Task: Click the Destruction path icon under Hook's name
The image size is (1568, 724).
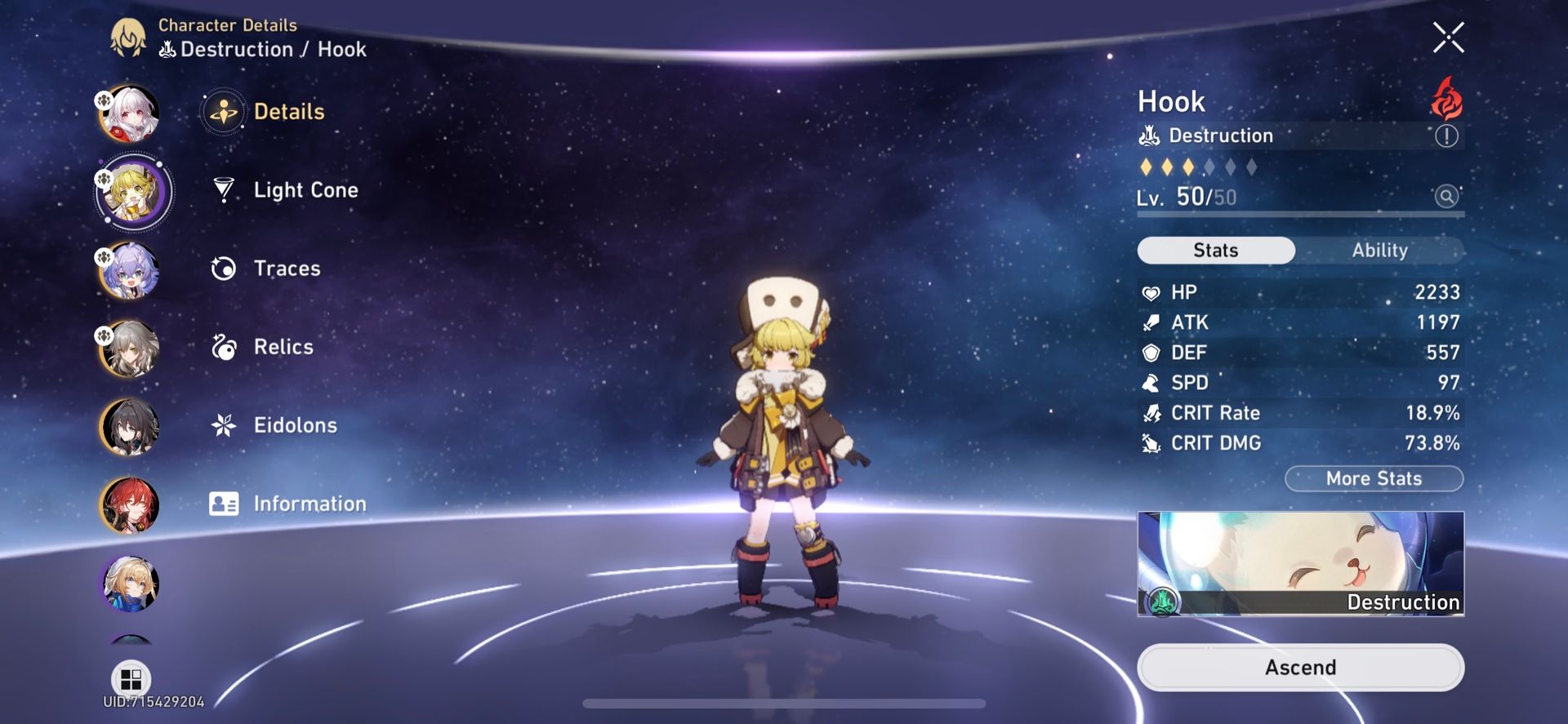Action: [x=1148, y=135]
